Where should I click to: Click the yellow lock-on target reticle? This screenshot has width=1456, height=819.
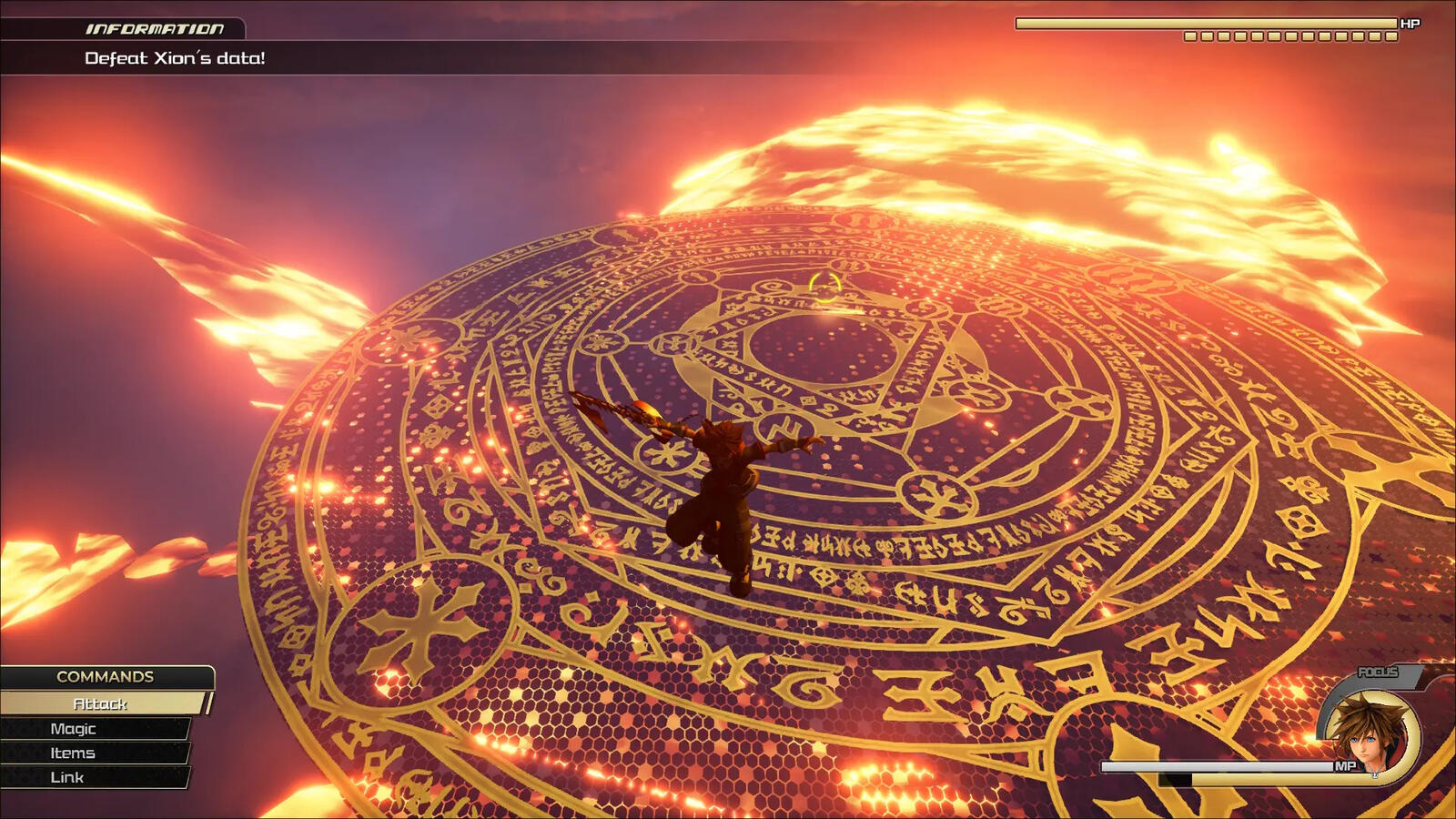click(x=825, y=286)
